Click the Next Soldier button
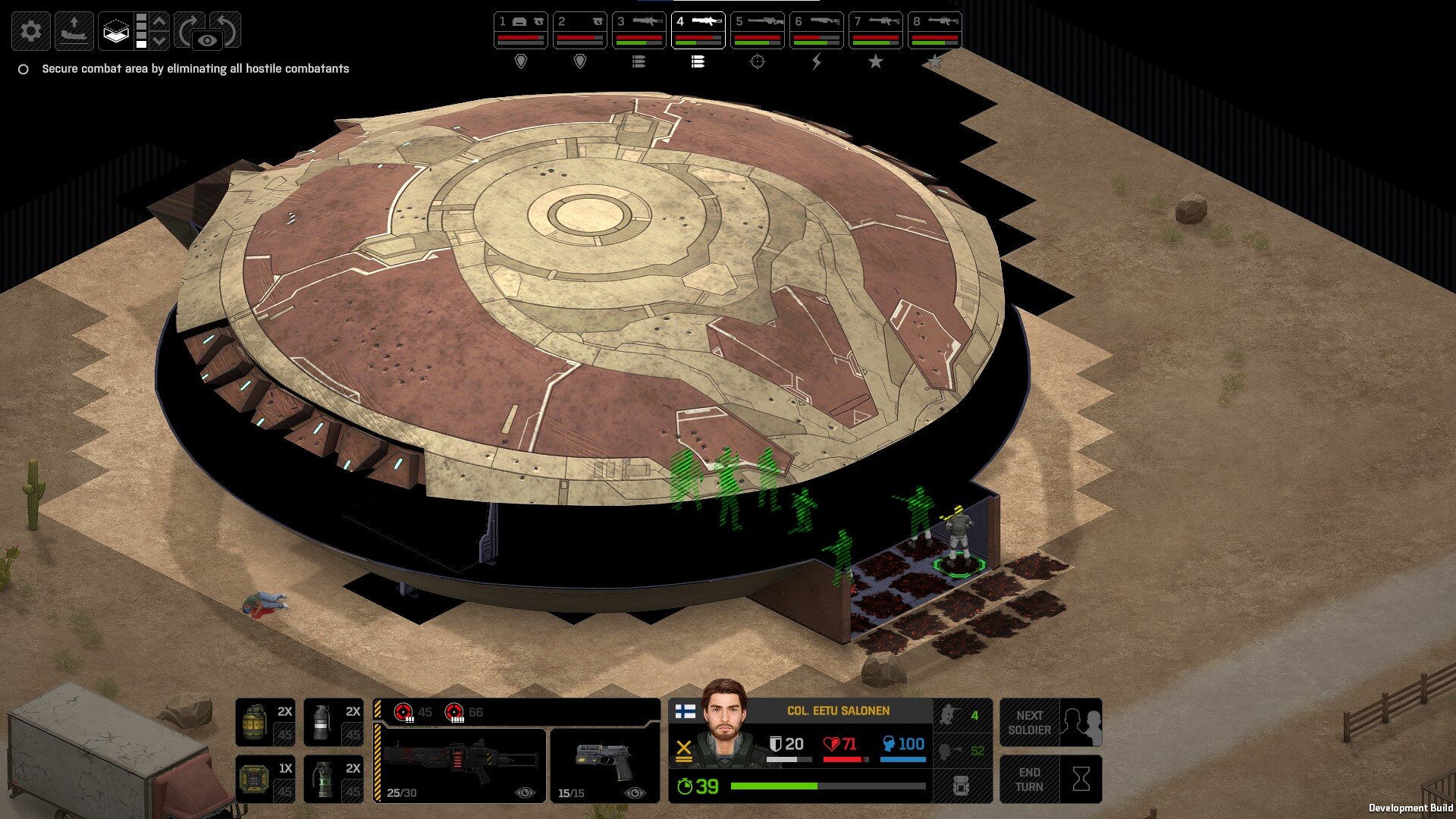Viewport: 1456px width, 819px height. pos(1050,723)
